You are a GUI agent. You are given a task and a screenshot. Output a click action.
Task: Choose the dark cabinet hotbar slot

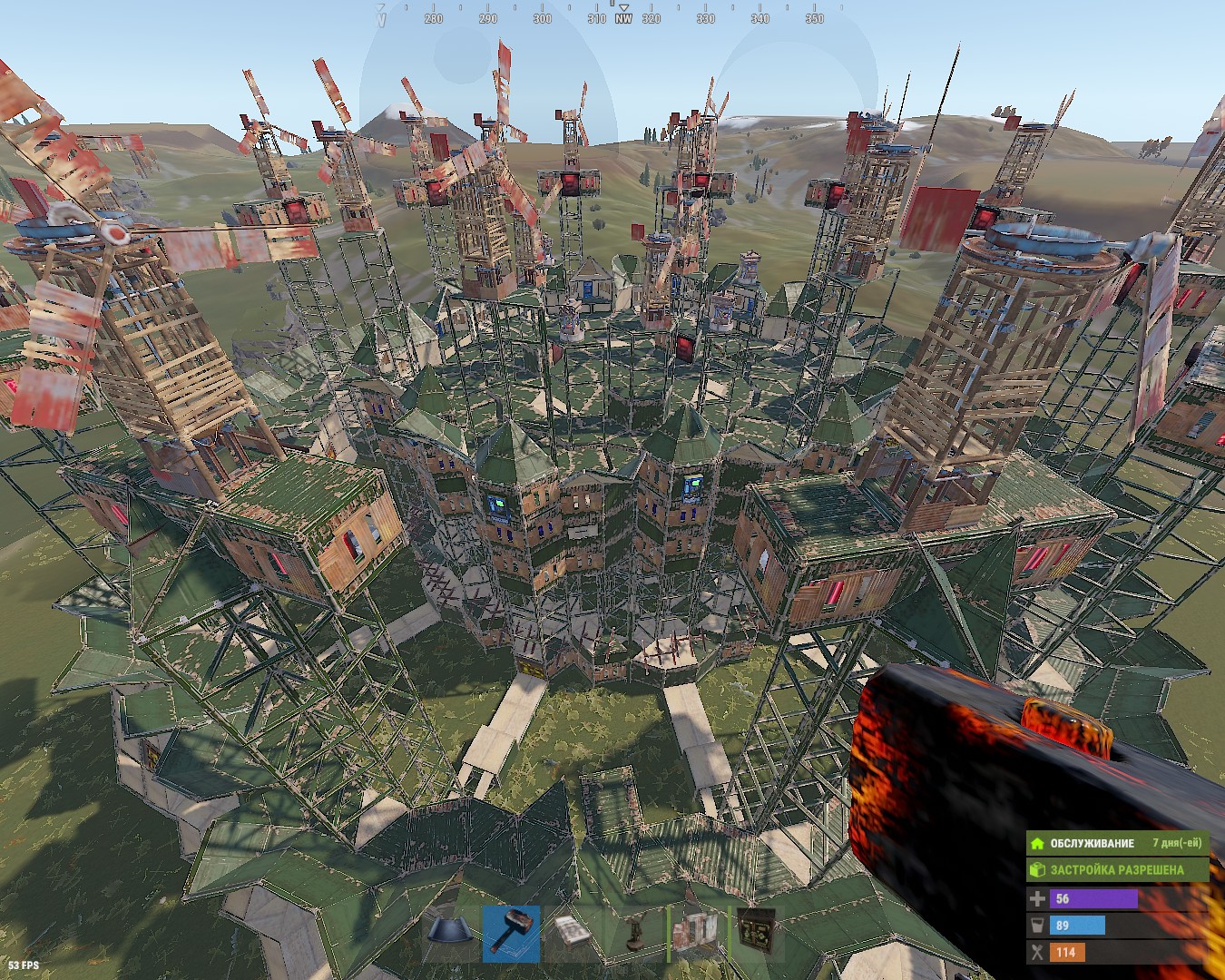[x=756, y=933]
